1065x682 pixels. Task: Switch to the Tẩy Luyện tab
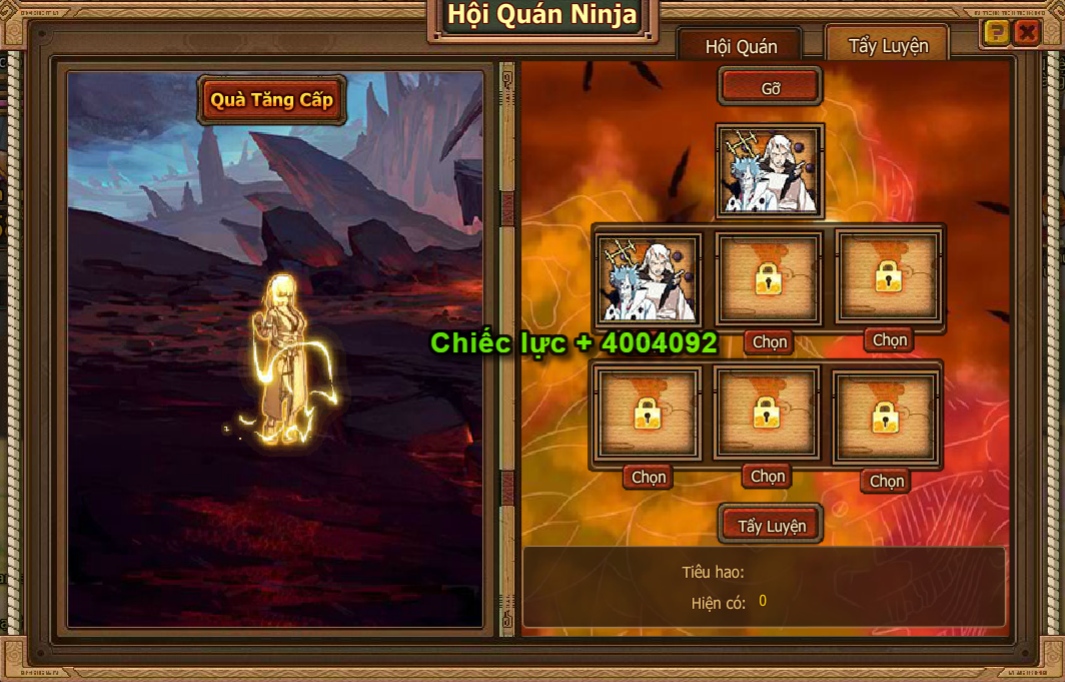887,45
